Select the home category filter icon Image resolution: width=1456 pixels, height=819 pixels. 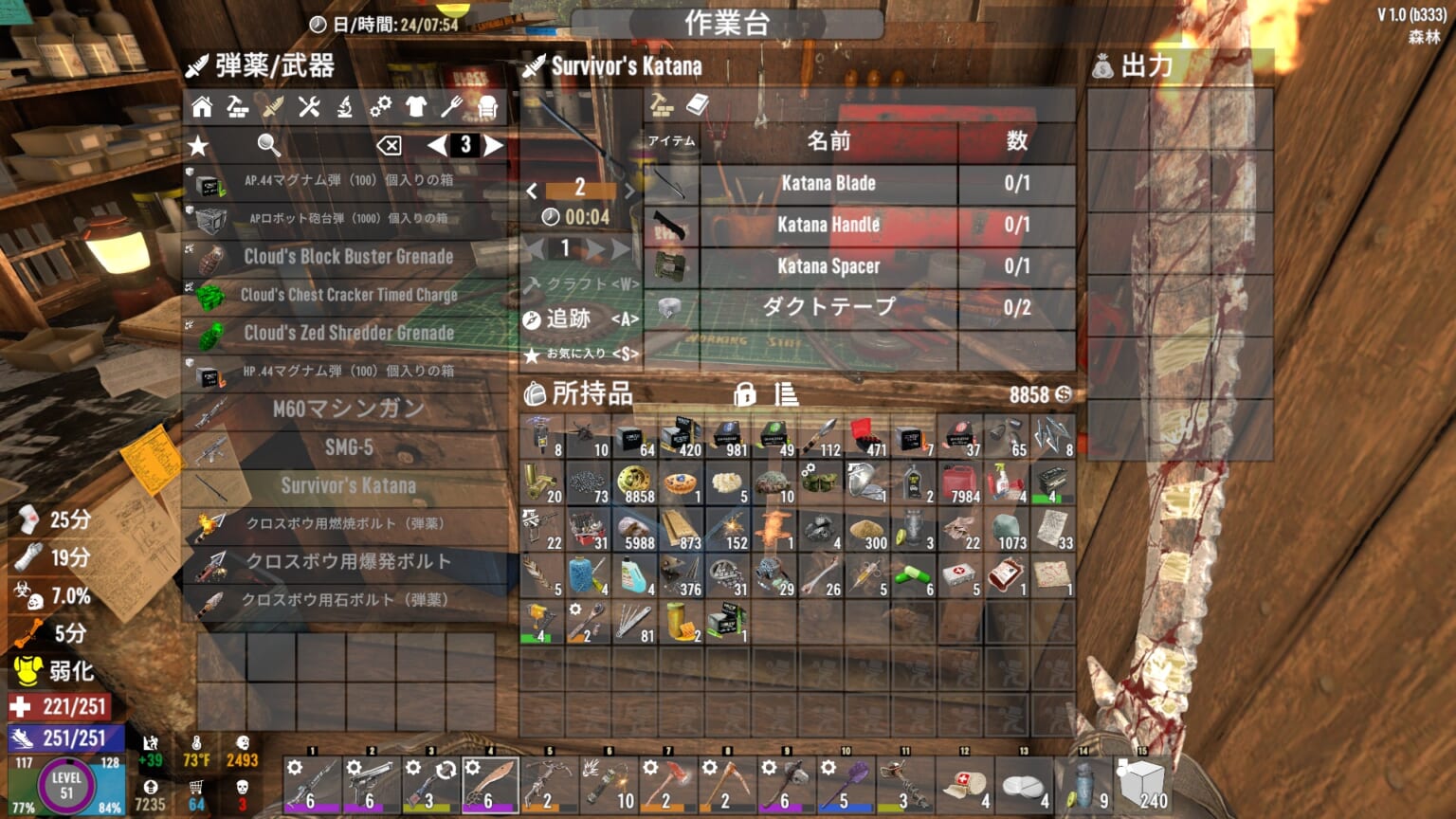201,107
